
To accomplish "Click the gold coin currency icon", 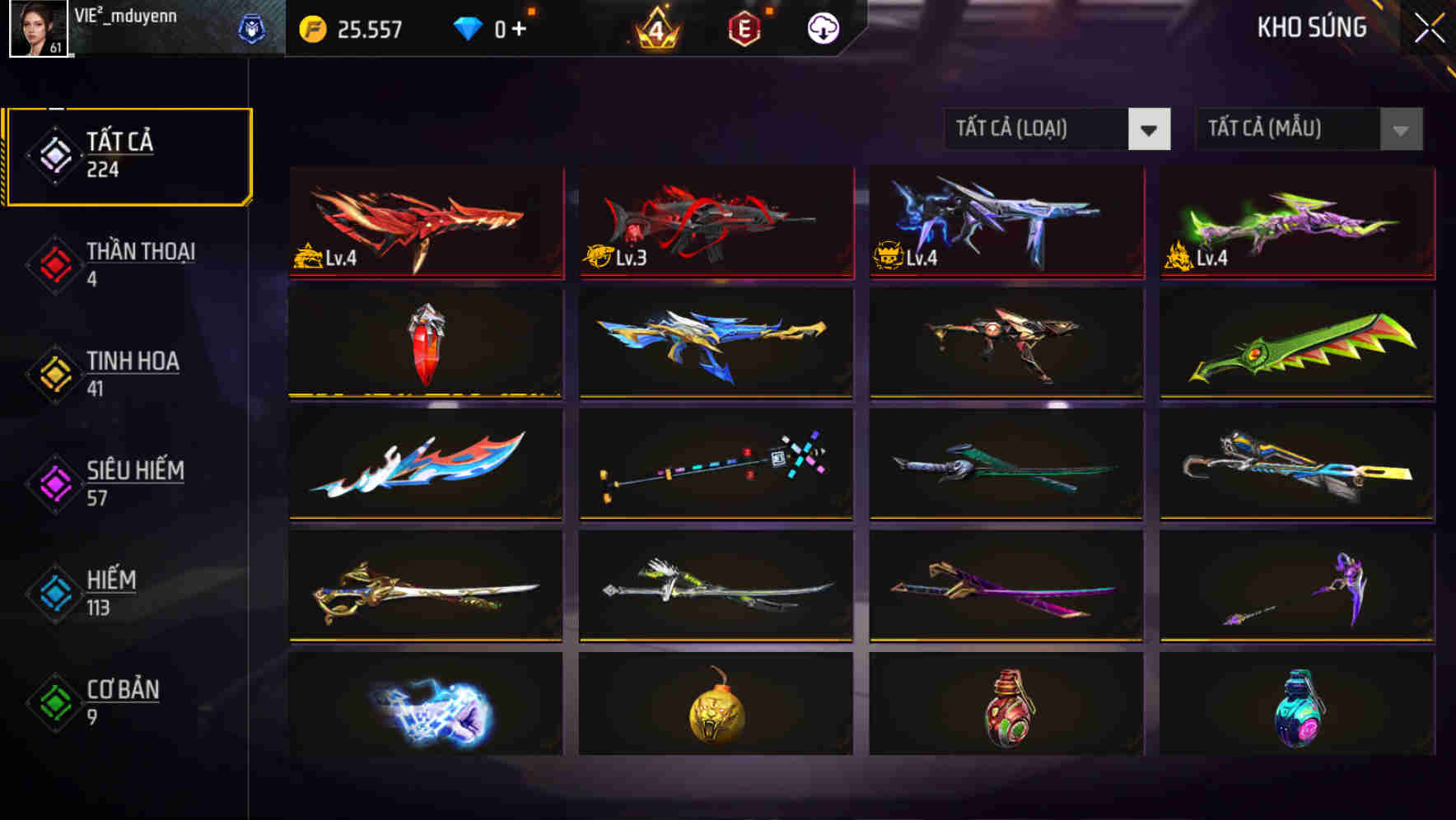I will click(312, 29).
